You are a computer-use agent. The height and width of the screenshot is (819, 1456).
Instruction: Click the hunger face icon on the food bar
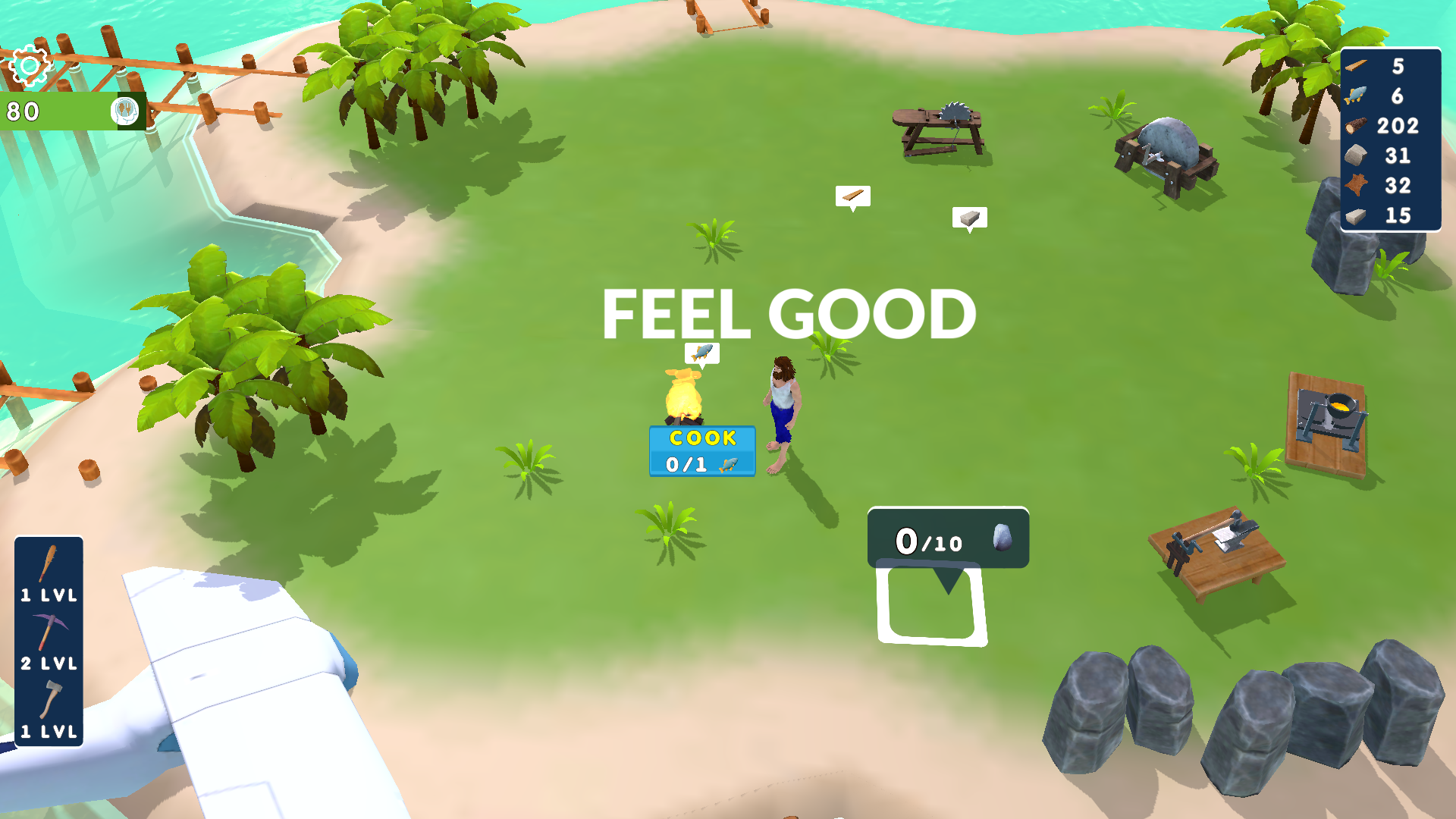(124, 111)
